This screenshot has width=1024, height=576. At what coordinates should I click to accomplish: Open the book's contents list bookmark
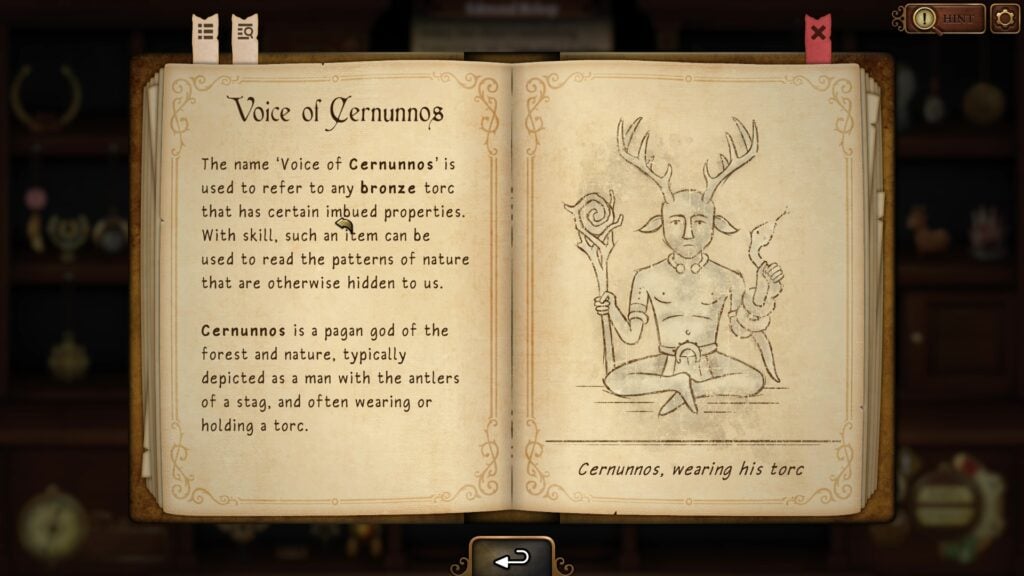(205, 32)
